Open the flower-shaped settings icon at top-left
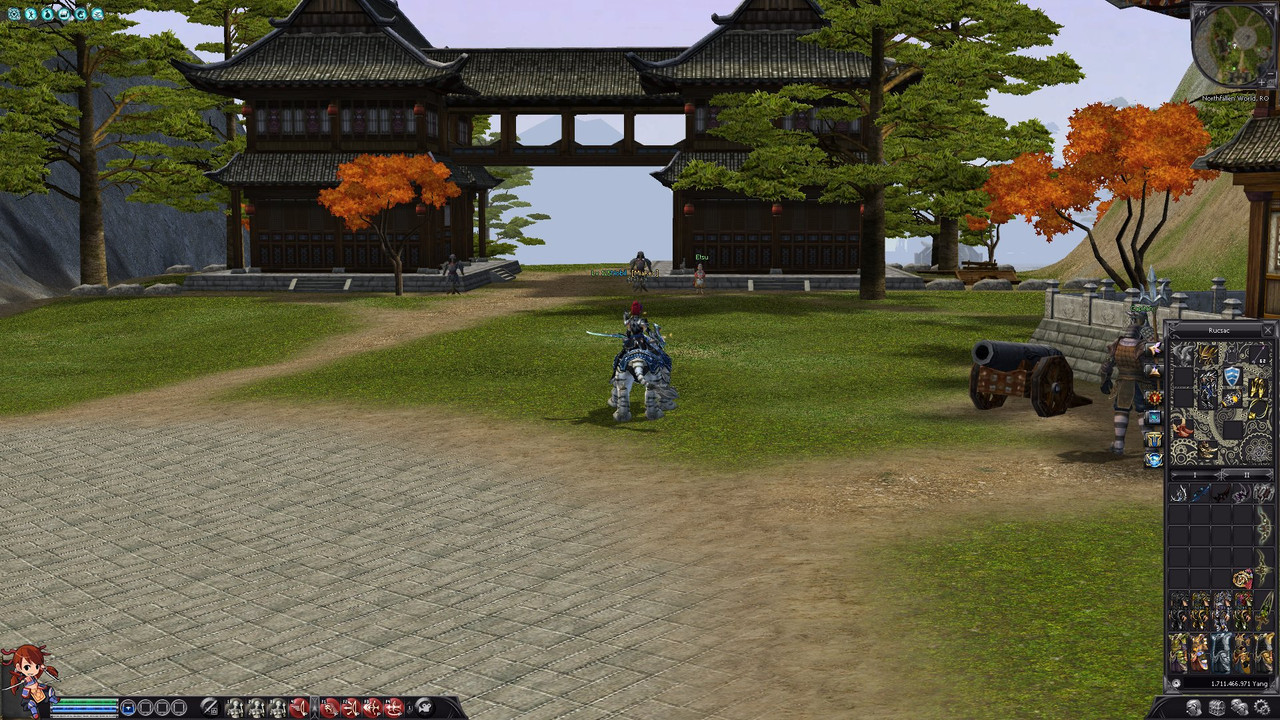 tap(14, 13)
